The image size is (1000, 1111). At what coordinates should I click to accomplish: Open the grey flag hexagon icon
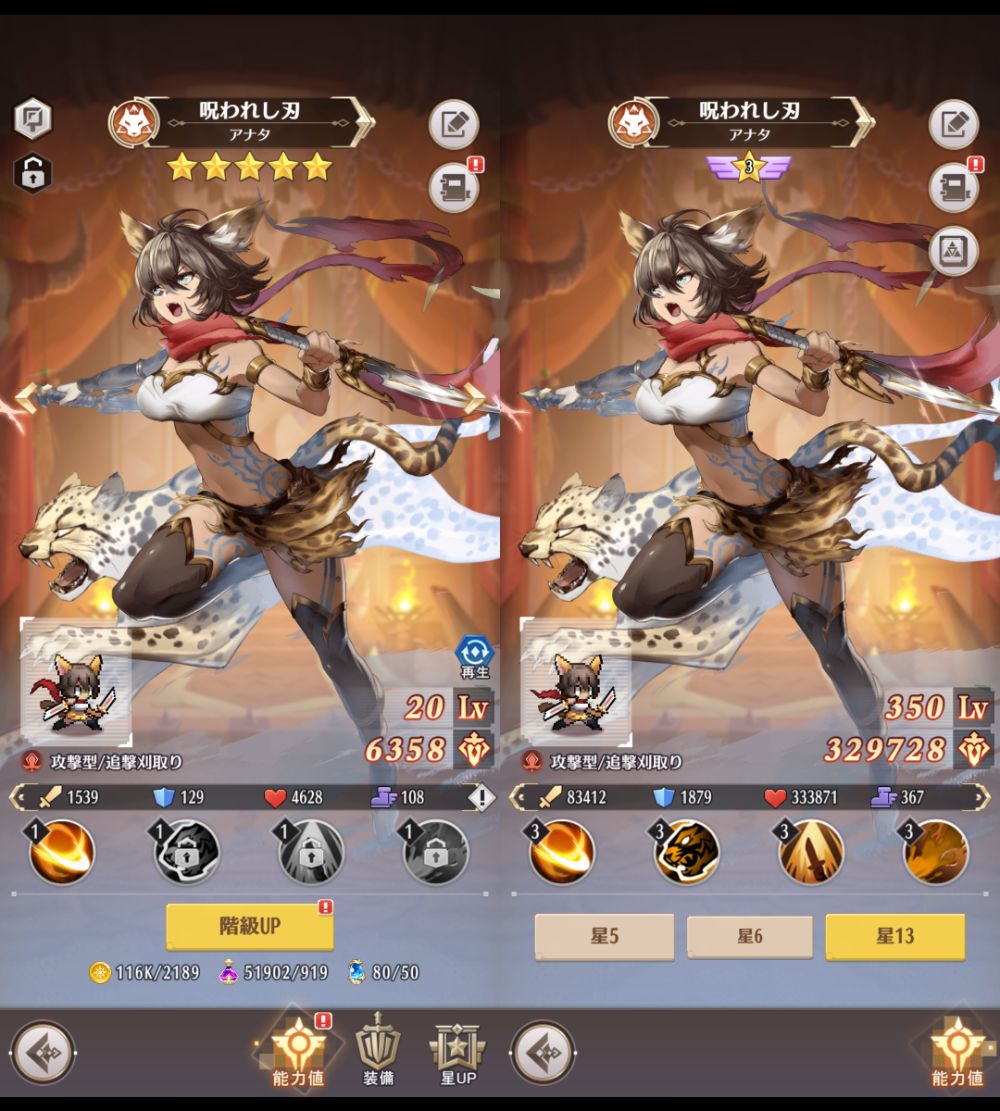pos(32,119)
